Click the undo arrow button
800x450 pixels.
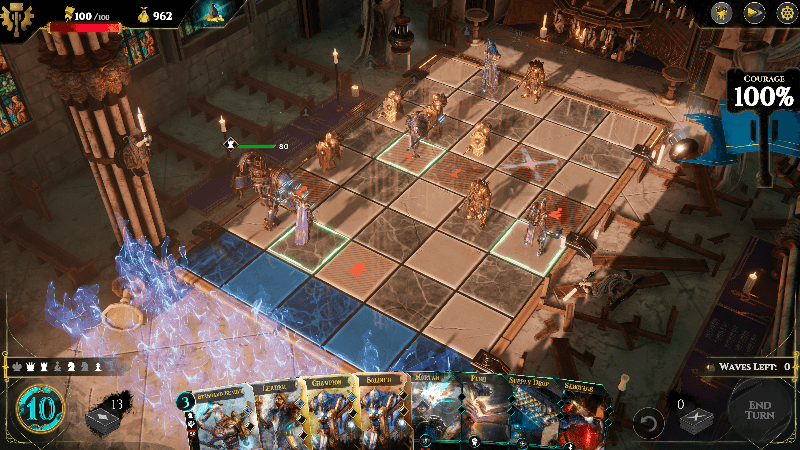[x=649, y=422]
